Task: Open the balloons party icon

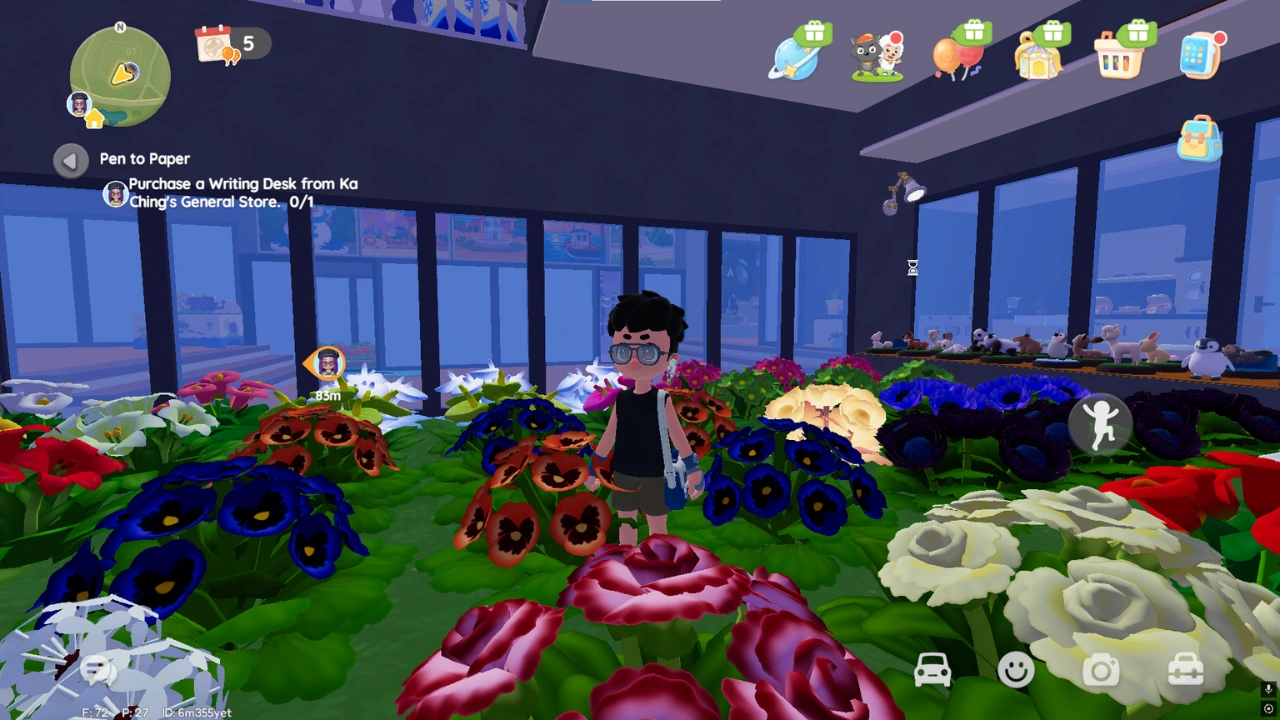Action: pos(958,55)
